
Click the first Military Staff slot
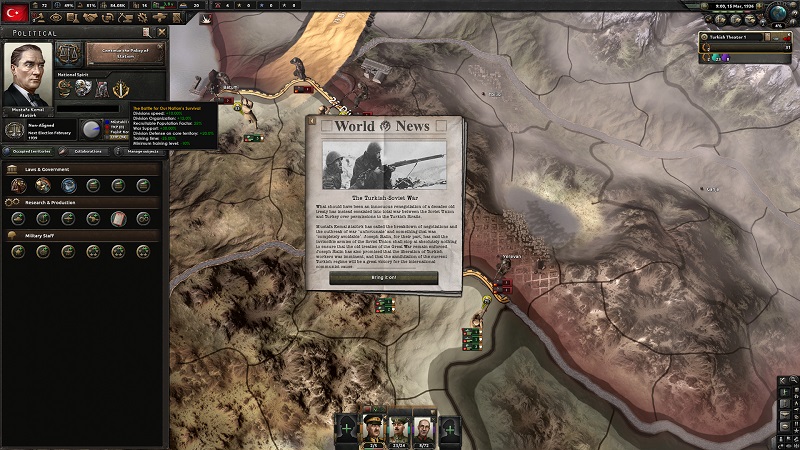pyautogui.click(x=18, y=251)
